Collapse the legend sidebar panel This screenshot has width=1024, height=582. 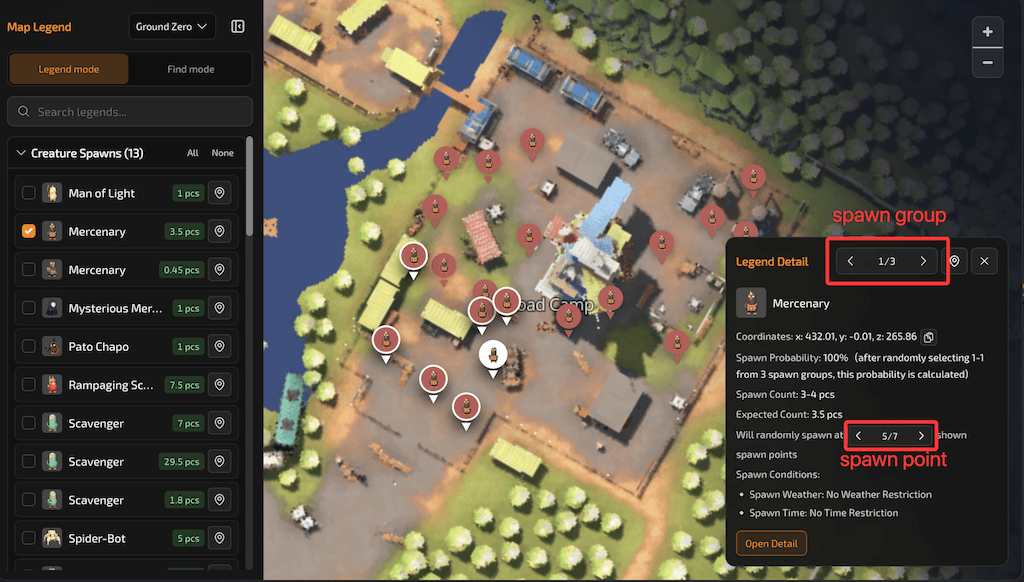pos(238,27)
